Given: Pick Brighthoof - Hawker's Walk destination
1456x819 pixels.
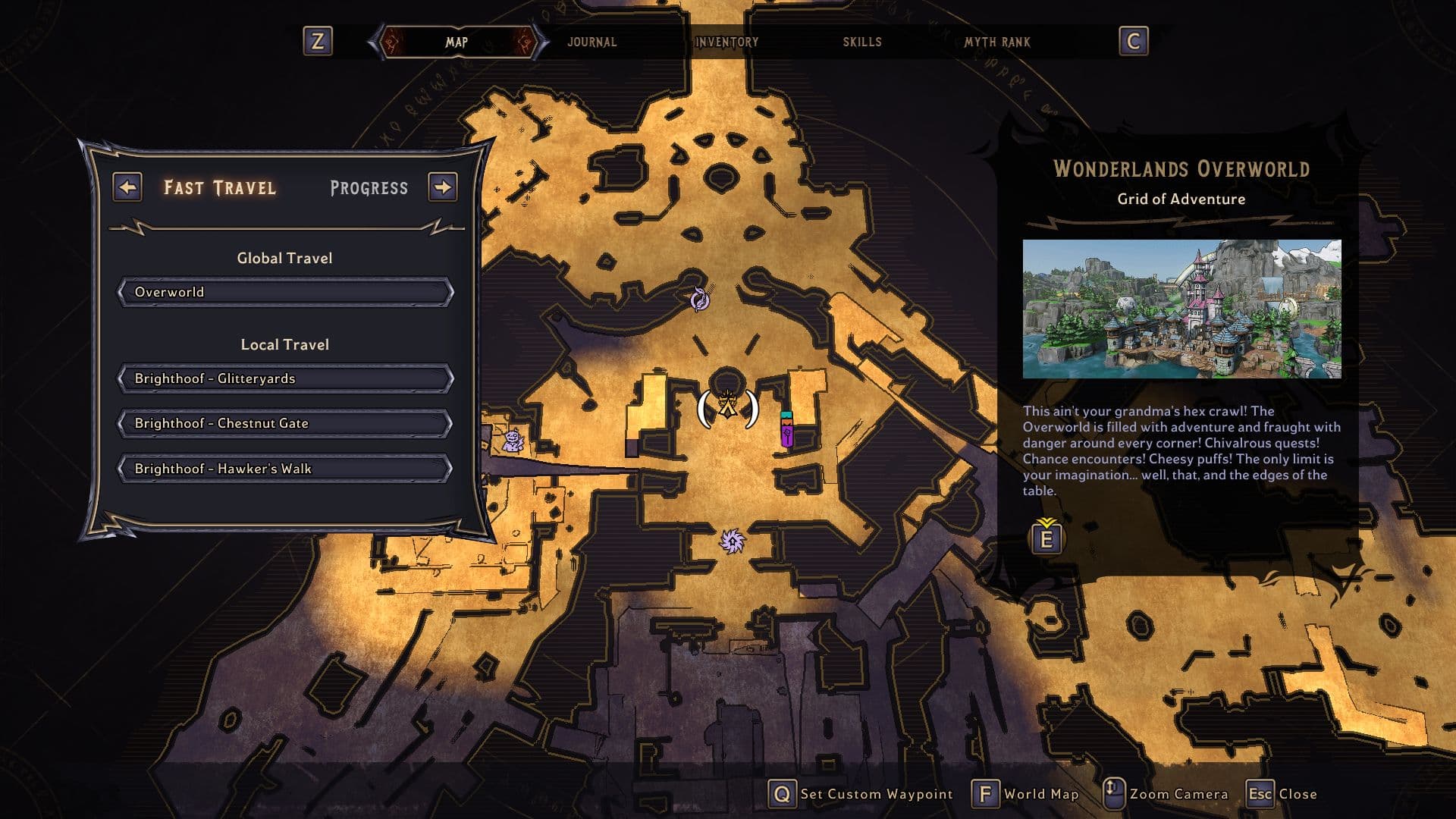Looking at the screenshot, I should click(285, 469).
